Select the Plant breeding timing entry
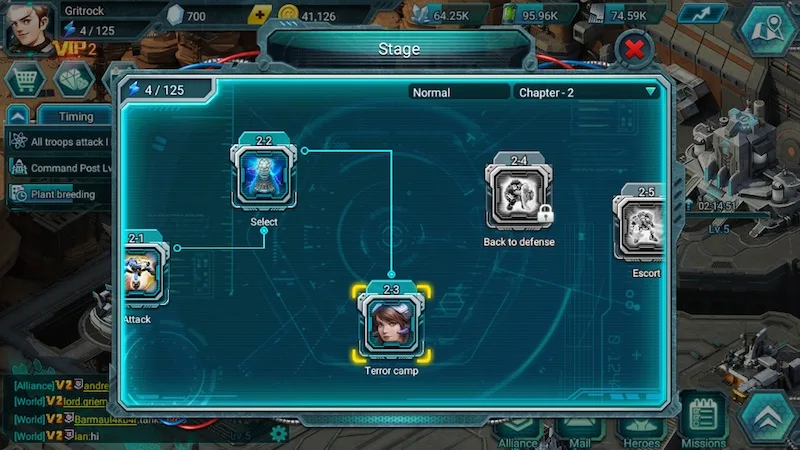Screen dimensions: 800x450 (x=62, y=194)
